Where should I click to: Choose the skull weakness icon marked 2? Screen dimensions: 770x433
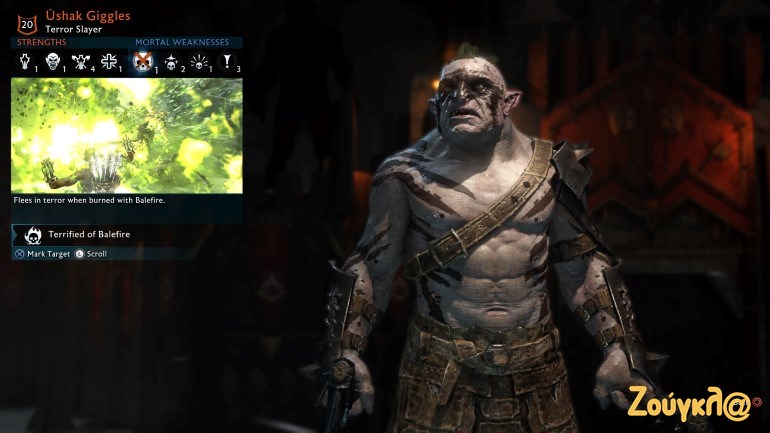pos(171,63)
